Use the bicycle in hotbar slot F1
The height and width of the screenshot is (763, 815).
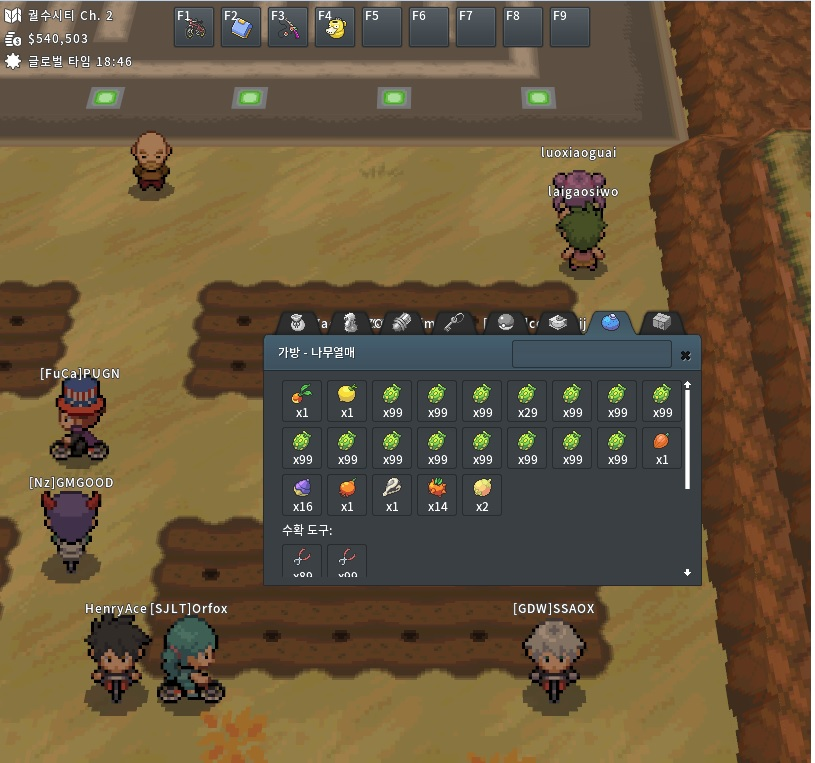click(x=194, y=27)
